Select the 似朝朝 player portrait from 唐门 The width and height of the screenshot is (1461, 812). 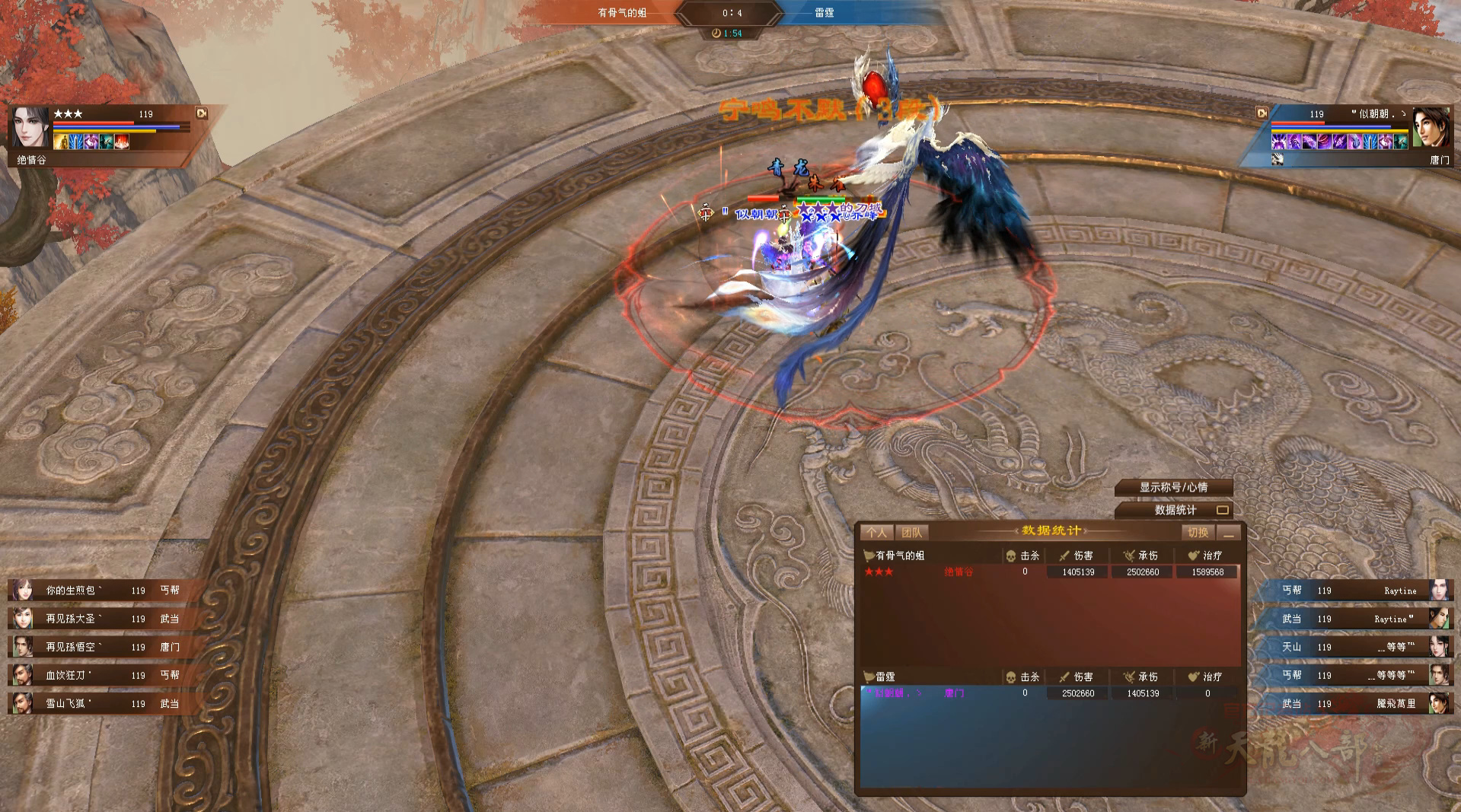pos(1431,126)
